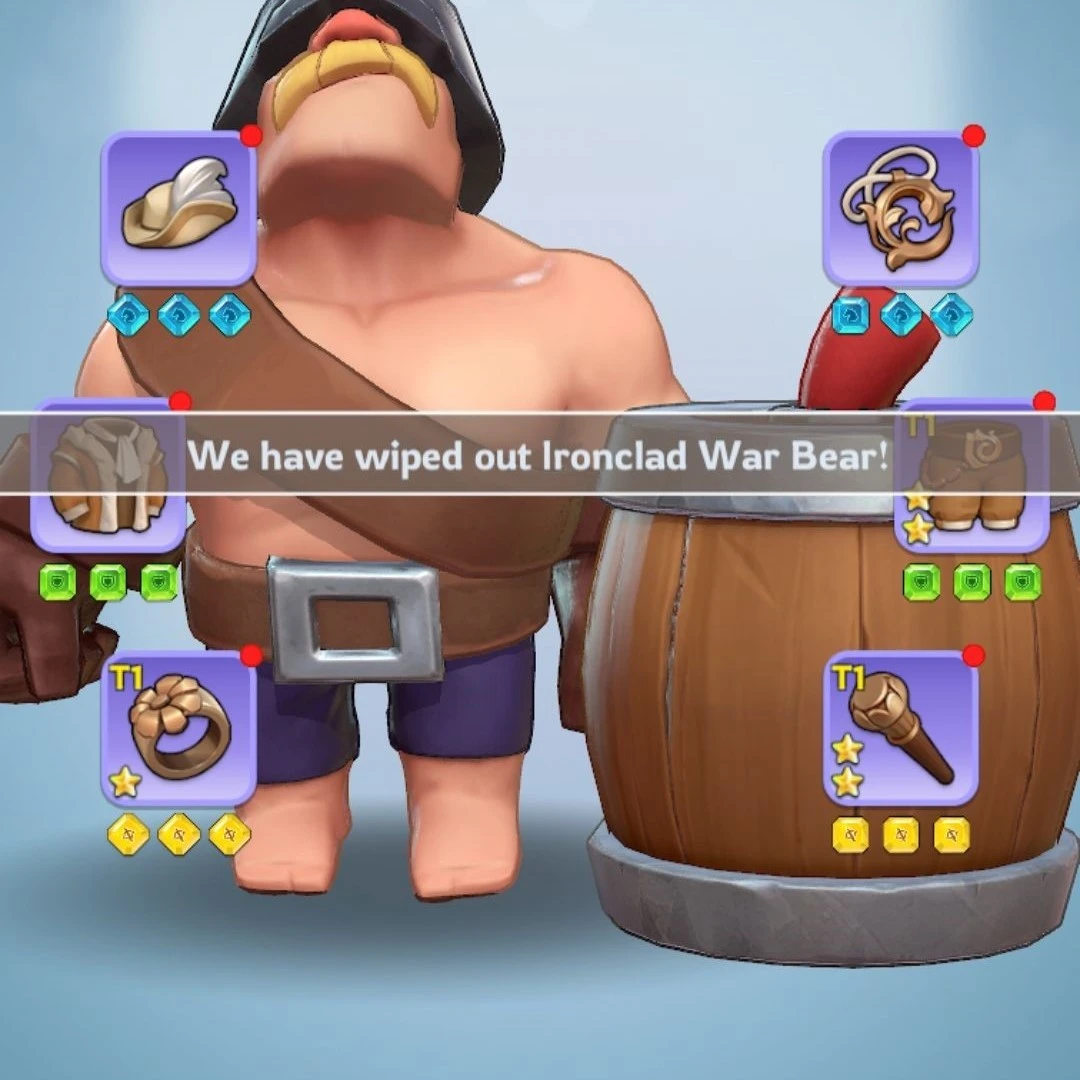Open the golden amulet equipment slot

tap(900, 208)
